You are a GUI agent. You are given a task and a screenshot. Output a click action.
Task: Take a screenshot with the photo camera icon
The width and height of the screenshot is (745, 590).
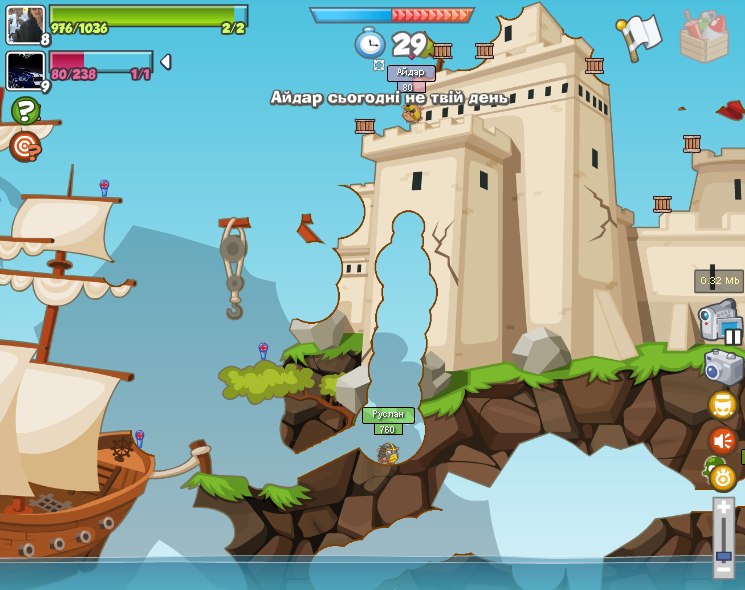pyautogui.click(x=723, y=367)
